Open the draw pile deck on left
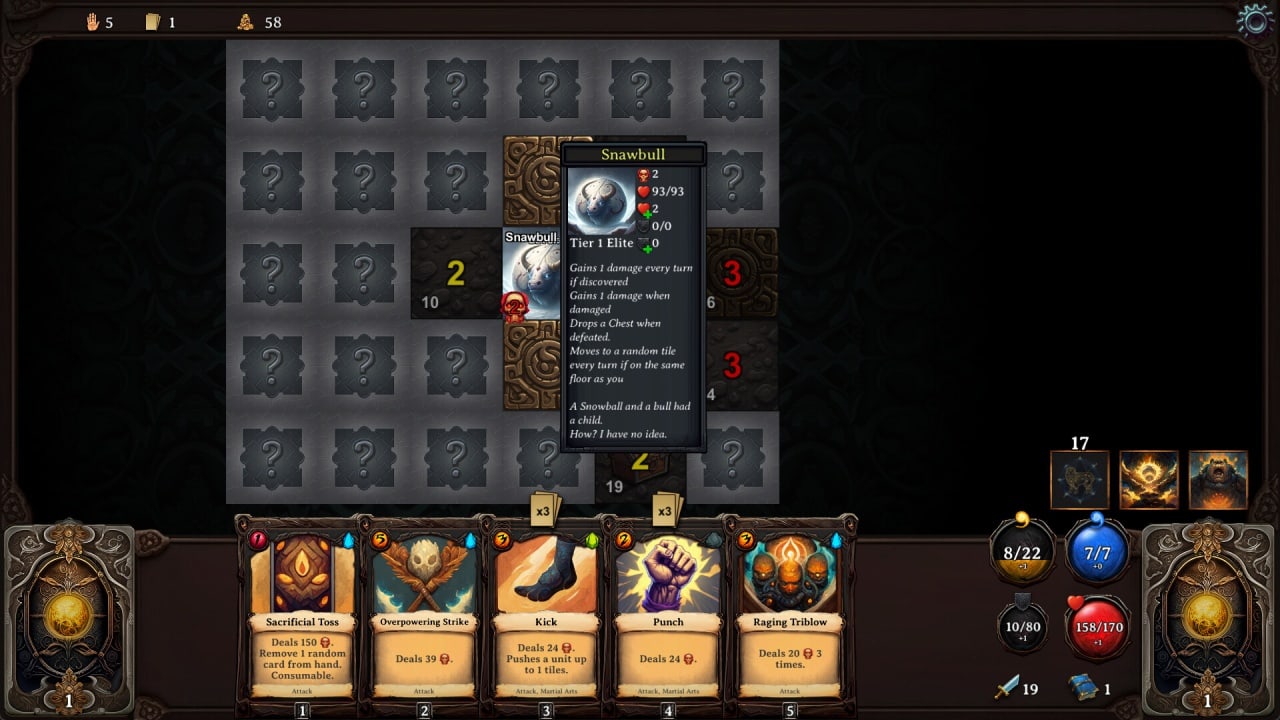Image resolution: width=1280 pixels, height=720 pixels. click(69, 617)
